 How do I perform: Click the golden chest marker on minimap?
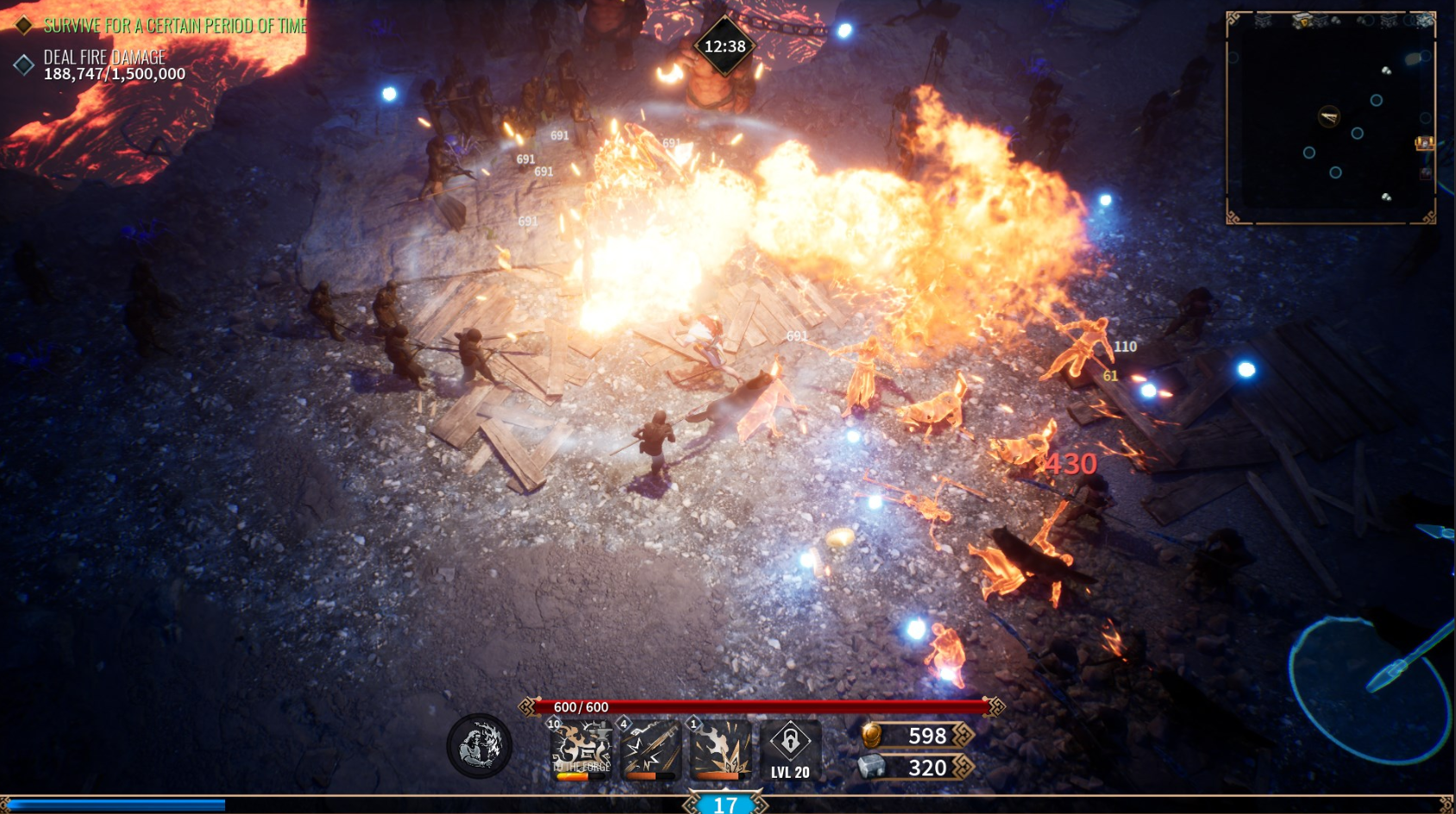pyautogui.click(x=1424, y=143)
